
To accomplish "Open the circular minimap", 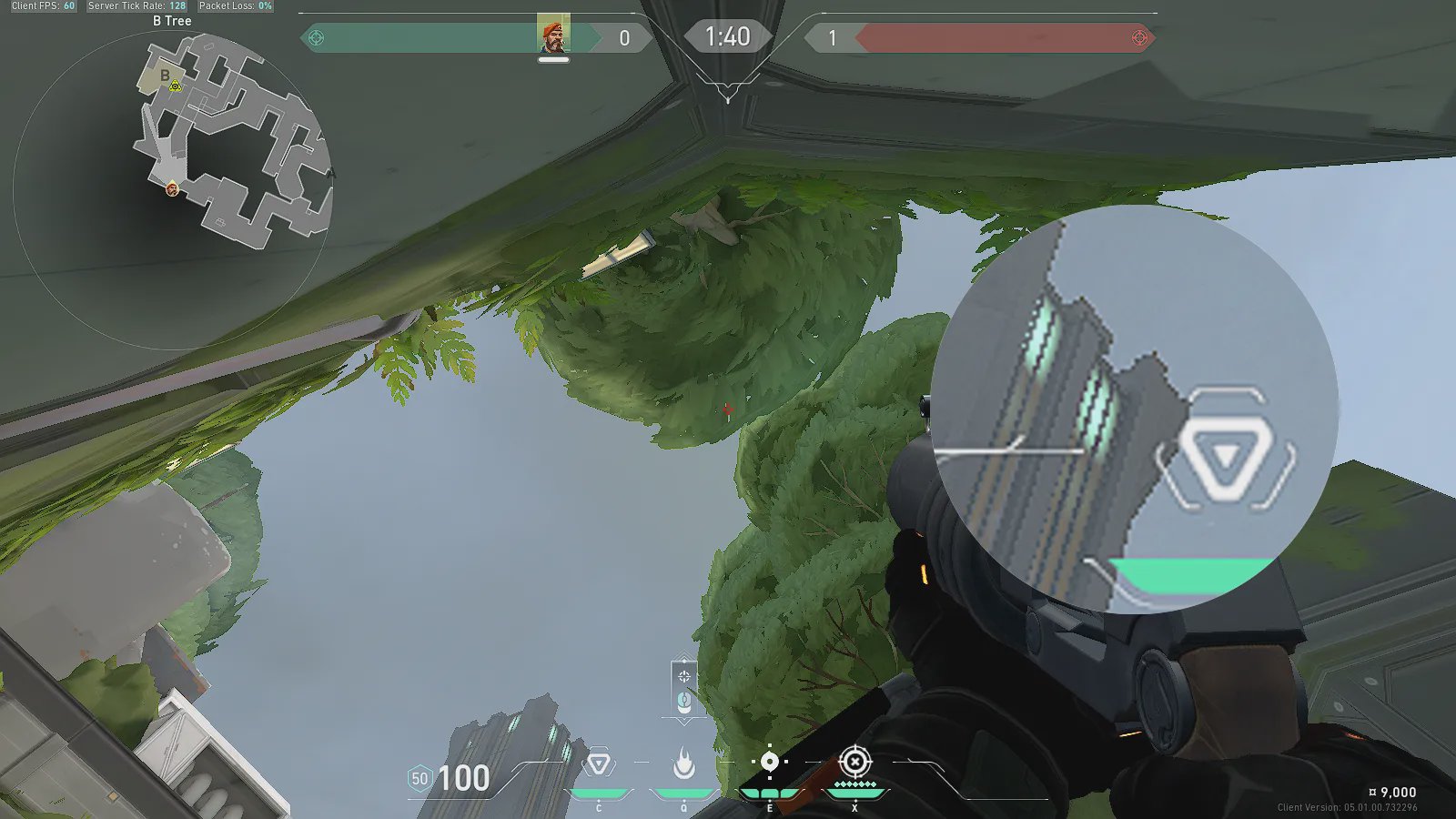I will (x=173, y=189).
